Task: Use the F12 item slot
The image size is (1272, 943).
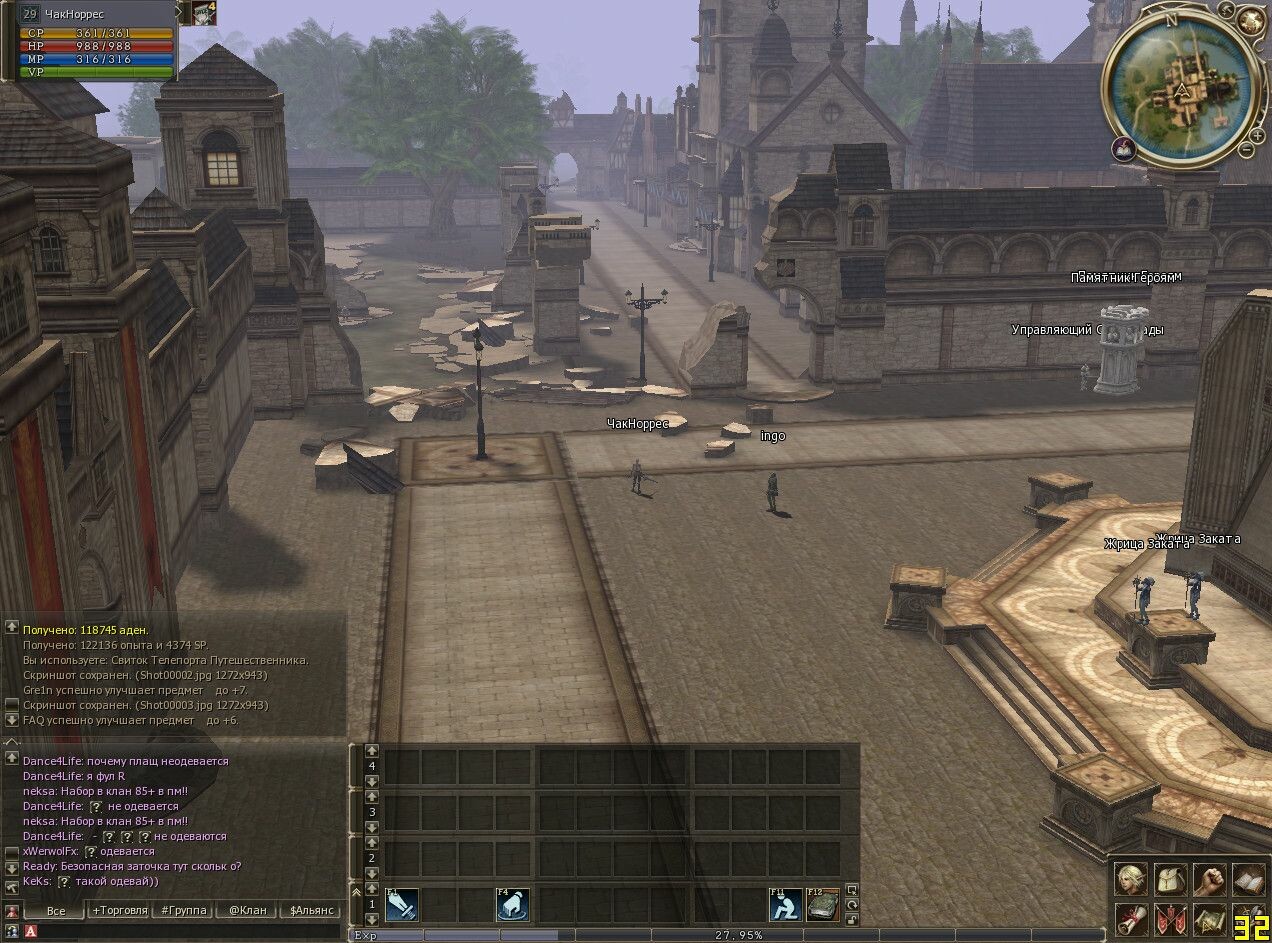Action: 823,905
